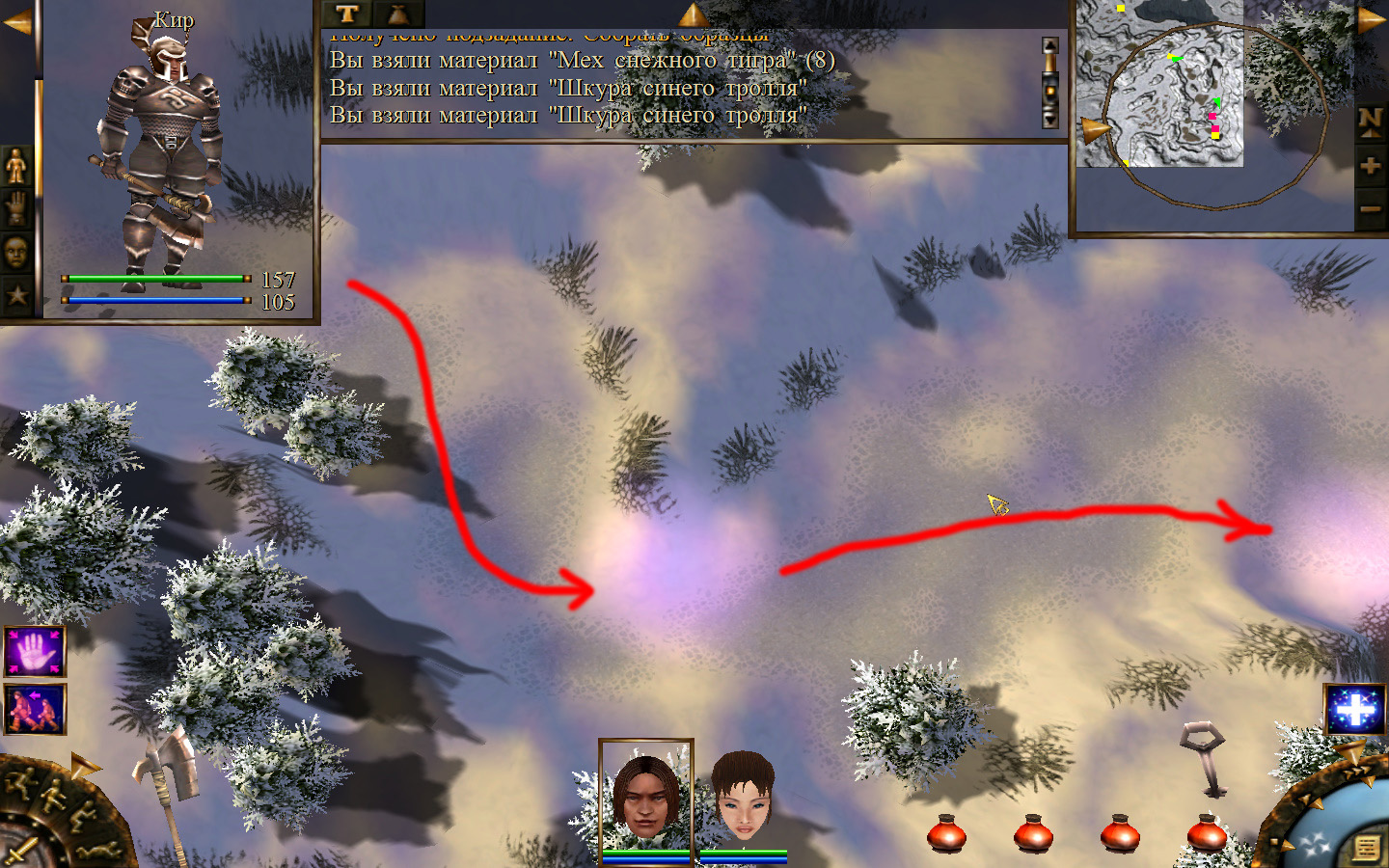The image size is (1389, 868).
Task: Open the star icon tab
Action: (16, 295)
